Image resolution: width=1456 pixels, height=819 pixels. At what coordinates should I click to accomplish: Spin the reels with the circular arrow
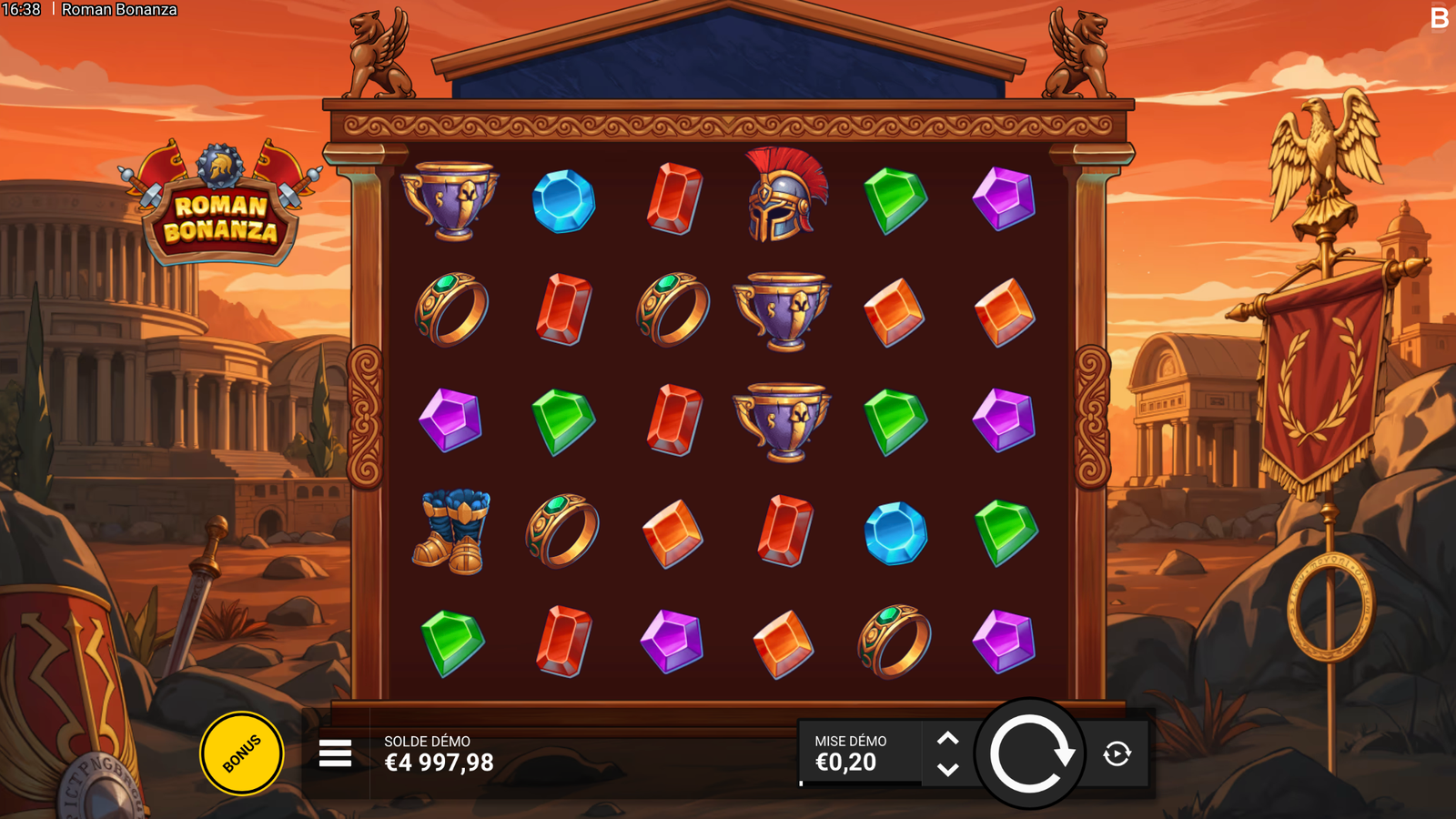coord(1030,753)
